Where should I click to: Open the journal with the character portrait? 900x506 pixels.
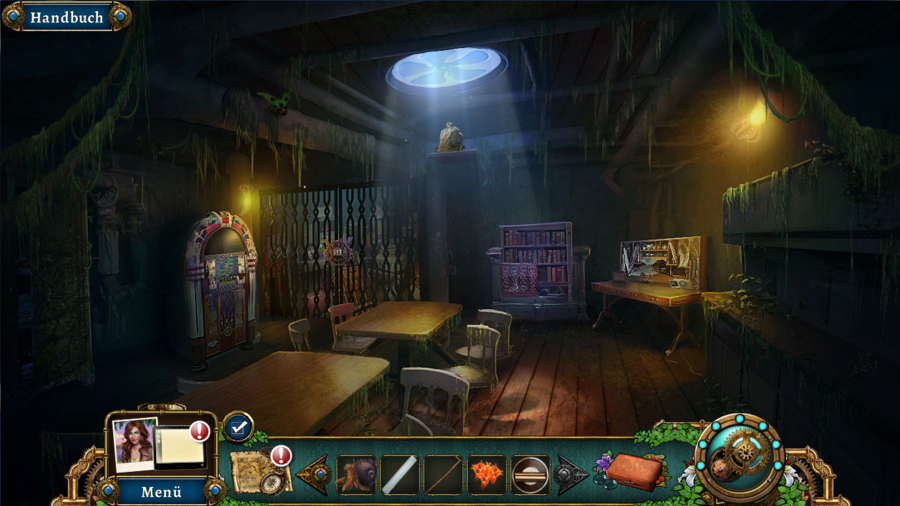[158, 445]
